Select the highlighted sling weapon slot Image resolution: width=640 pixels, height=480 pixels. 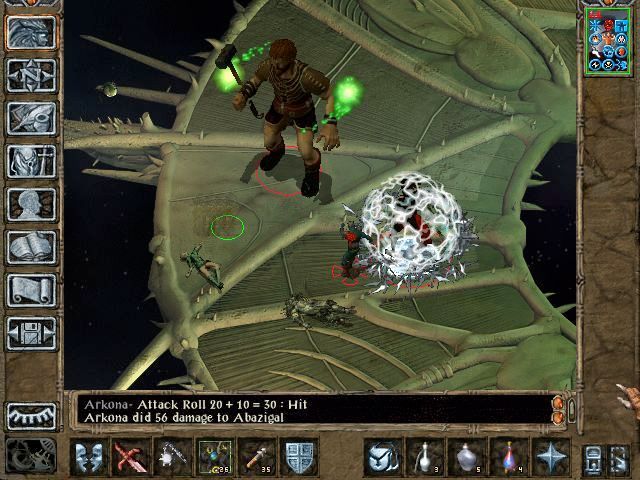pyautogui.click(x=214, y=457)
